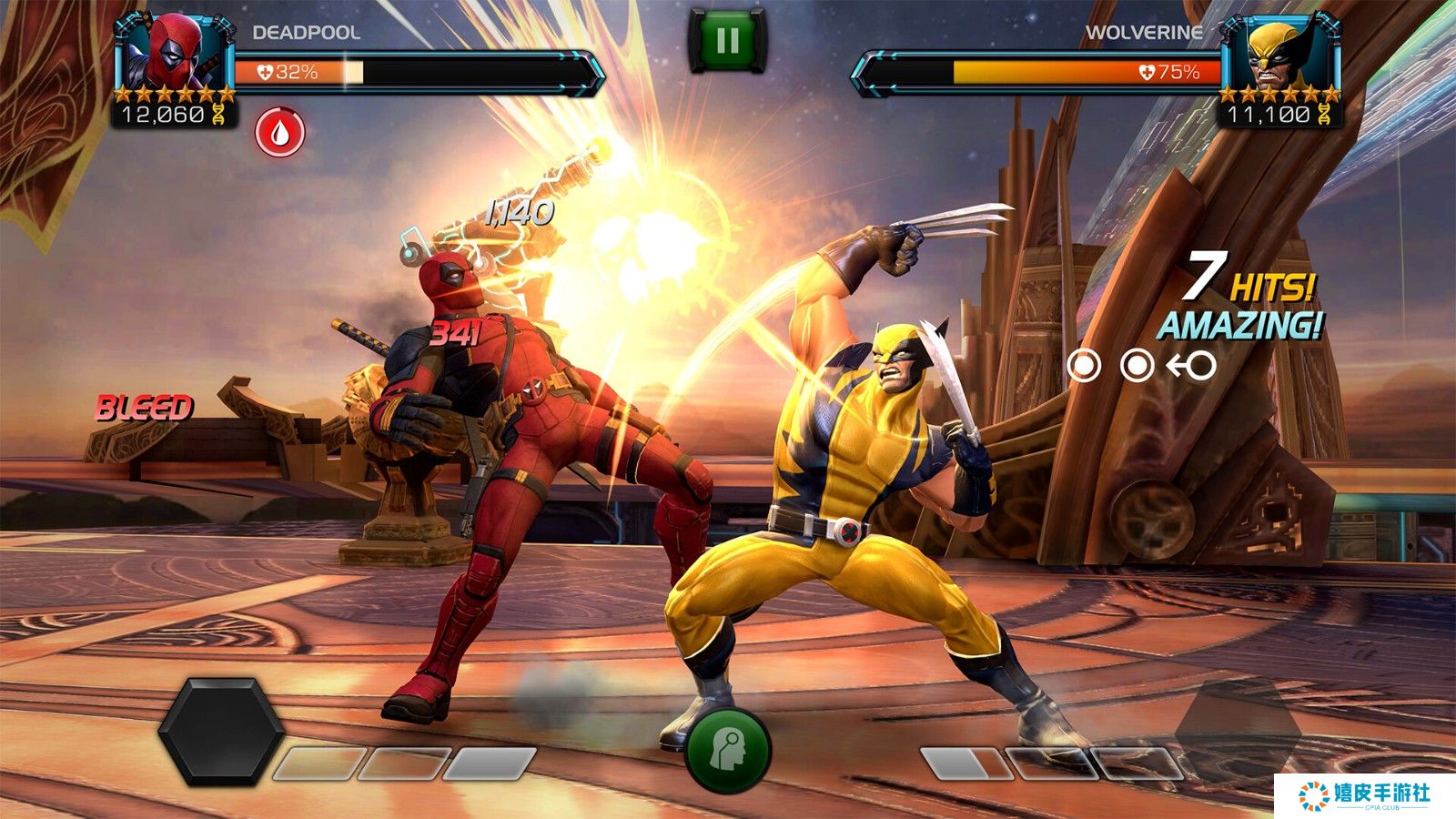Tap the hexagonal special attack button
Viewport: 1456px width, 819px height.
tap(221, 731)
